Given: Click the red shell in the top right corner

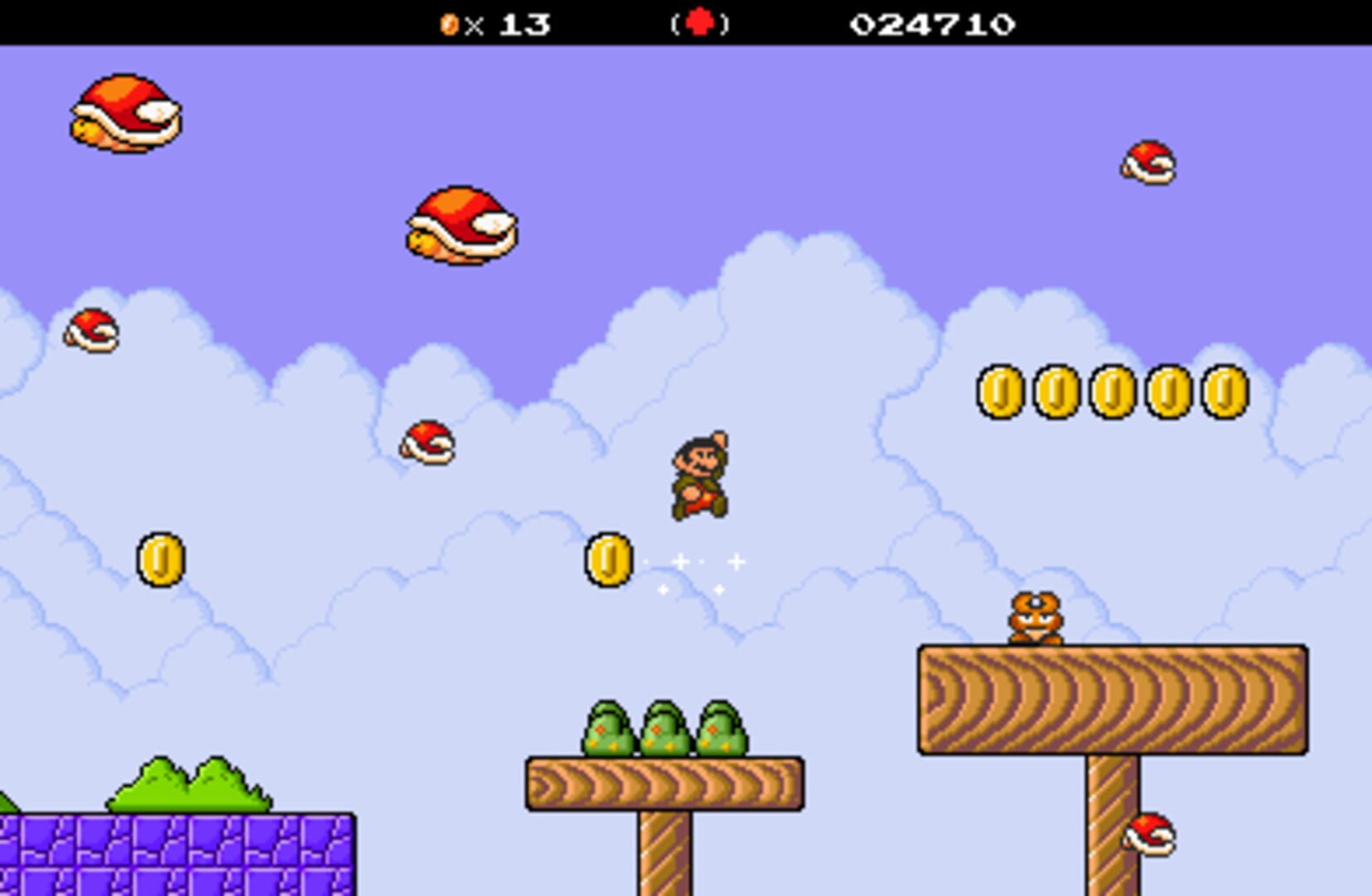Looking at the screenshot, I should click(1147, 163).
